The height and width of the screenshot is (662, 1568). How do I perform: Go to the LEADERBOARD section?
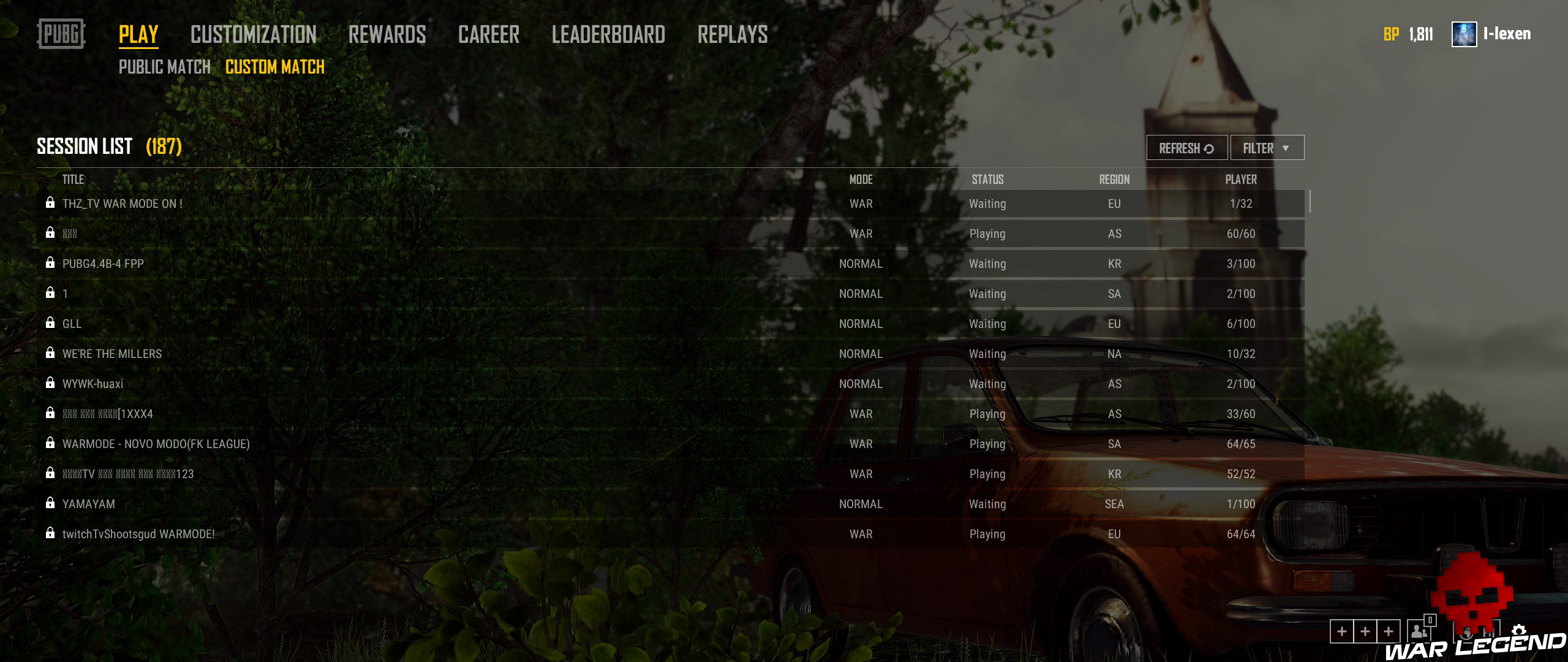(x=608, y=34)
